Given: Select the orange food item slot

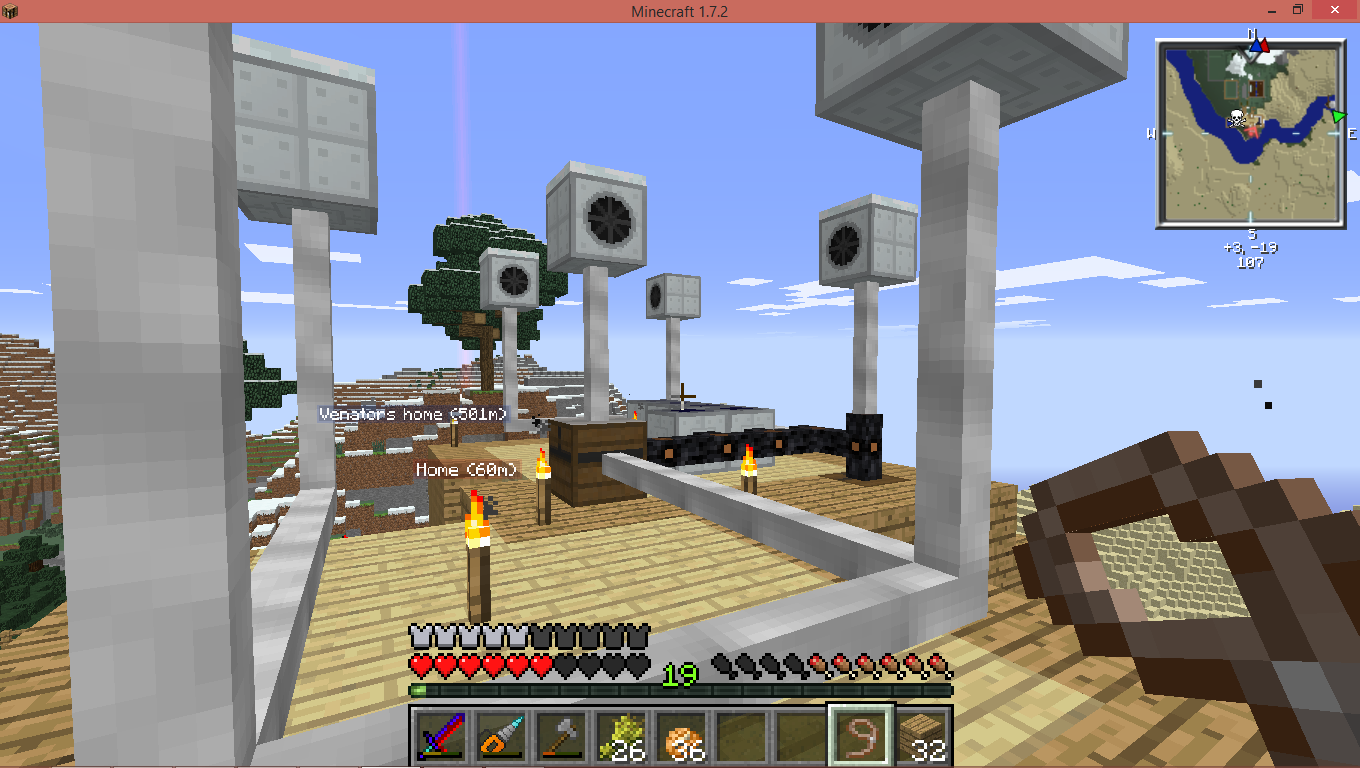Looking at the screenshot, I should click(681, 738).
